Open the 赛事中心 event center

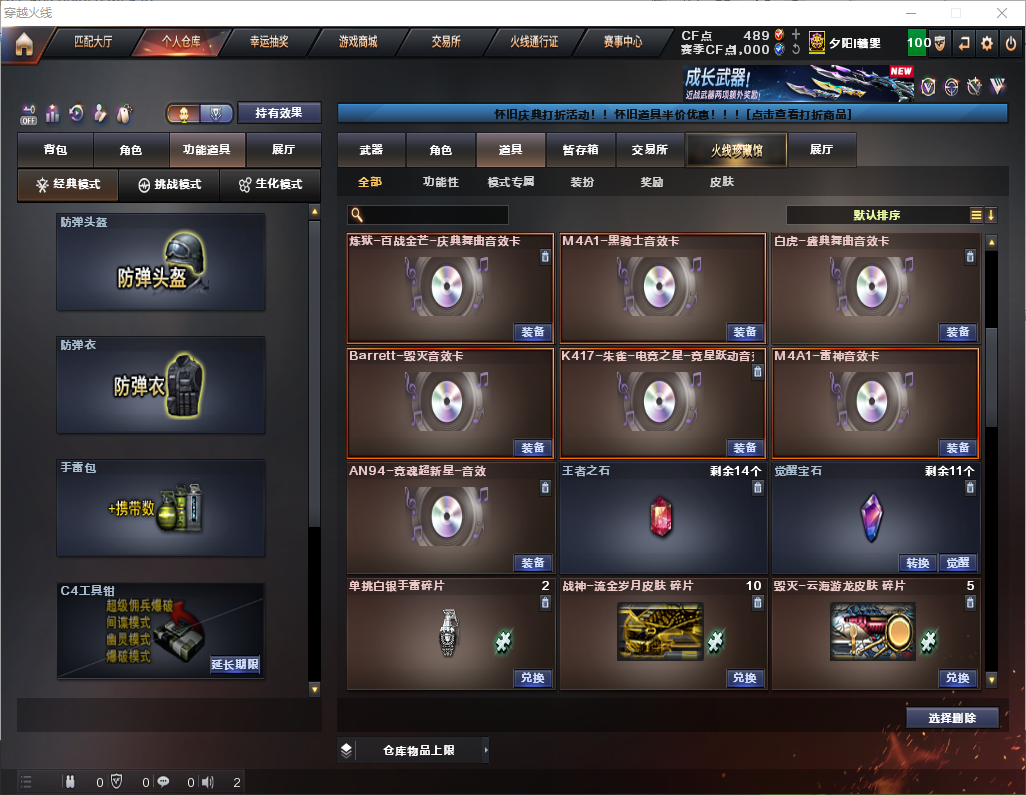point(622,42)
